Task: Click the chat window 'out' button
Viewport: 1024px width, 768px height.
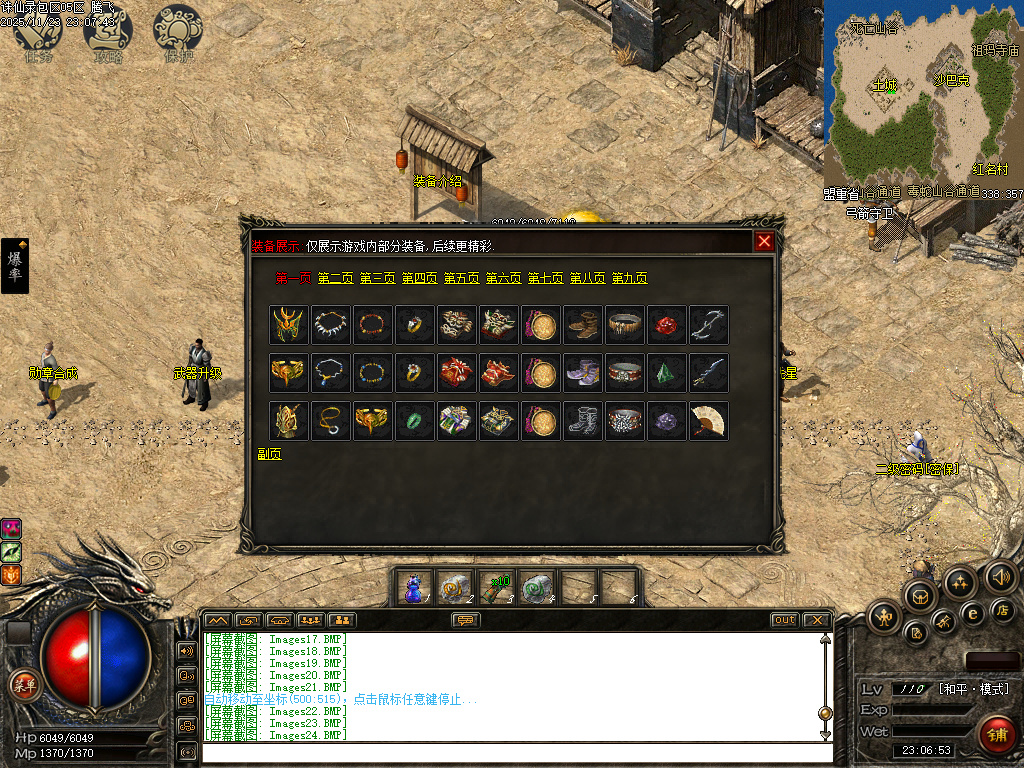Action: 785,620
